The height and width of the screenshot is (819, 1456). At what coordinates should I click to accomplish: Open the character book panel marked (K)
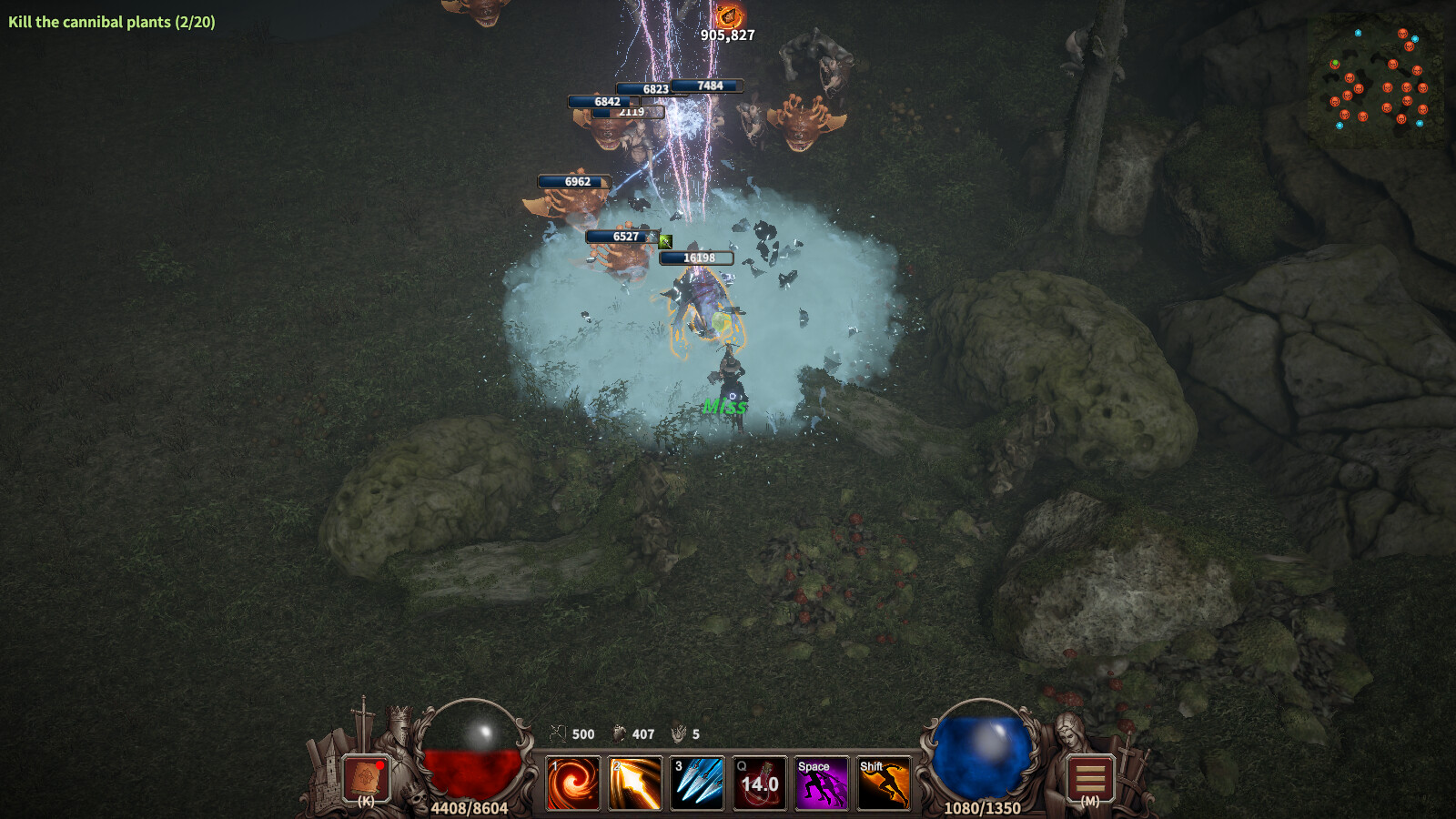pos(365,778)
